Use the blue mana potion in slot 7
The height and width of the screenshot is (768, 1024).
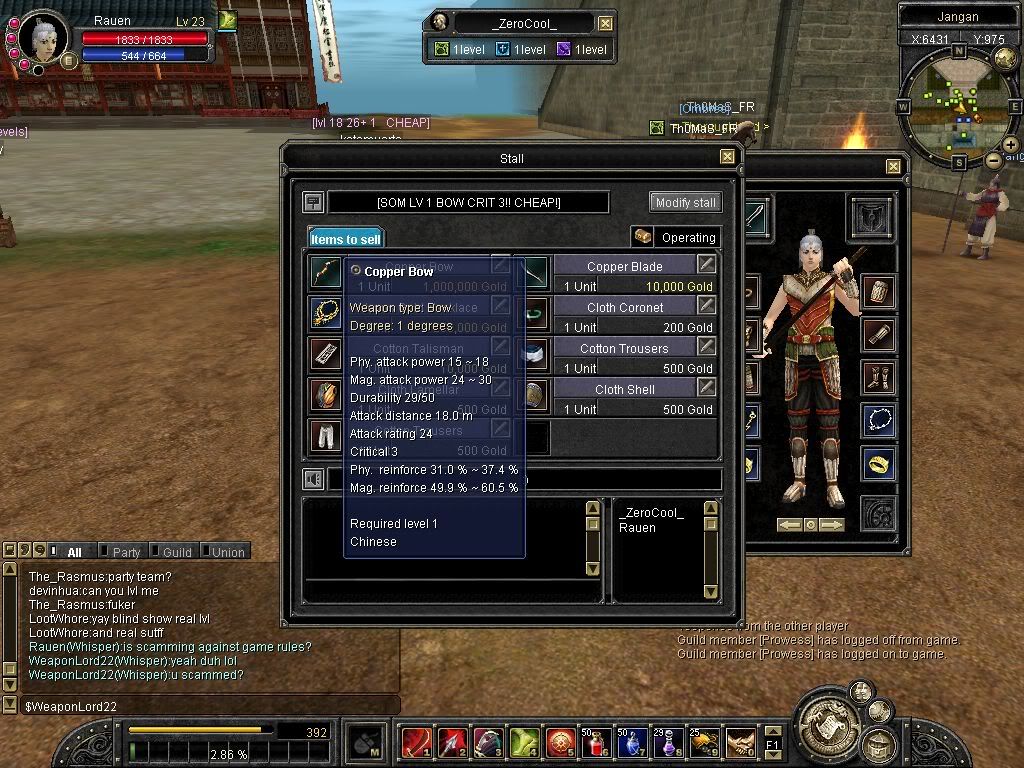pos(629,743)
